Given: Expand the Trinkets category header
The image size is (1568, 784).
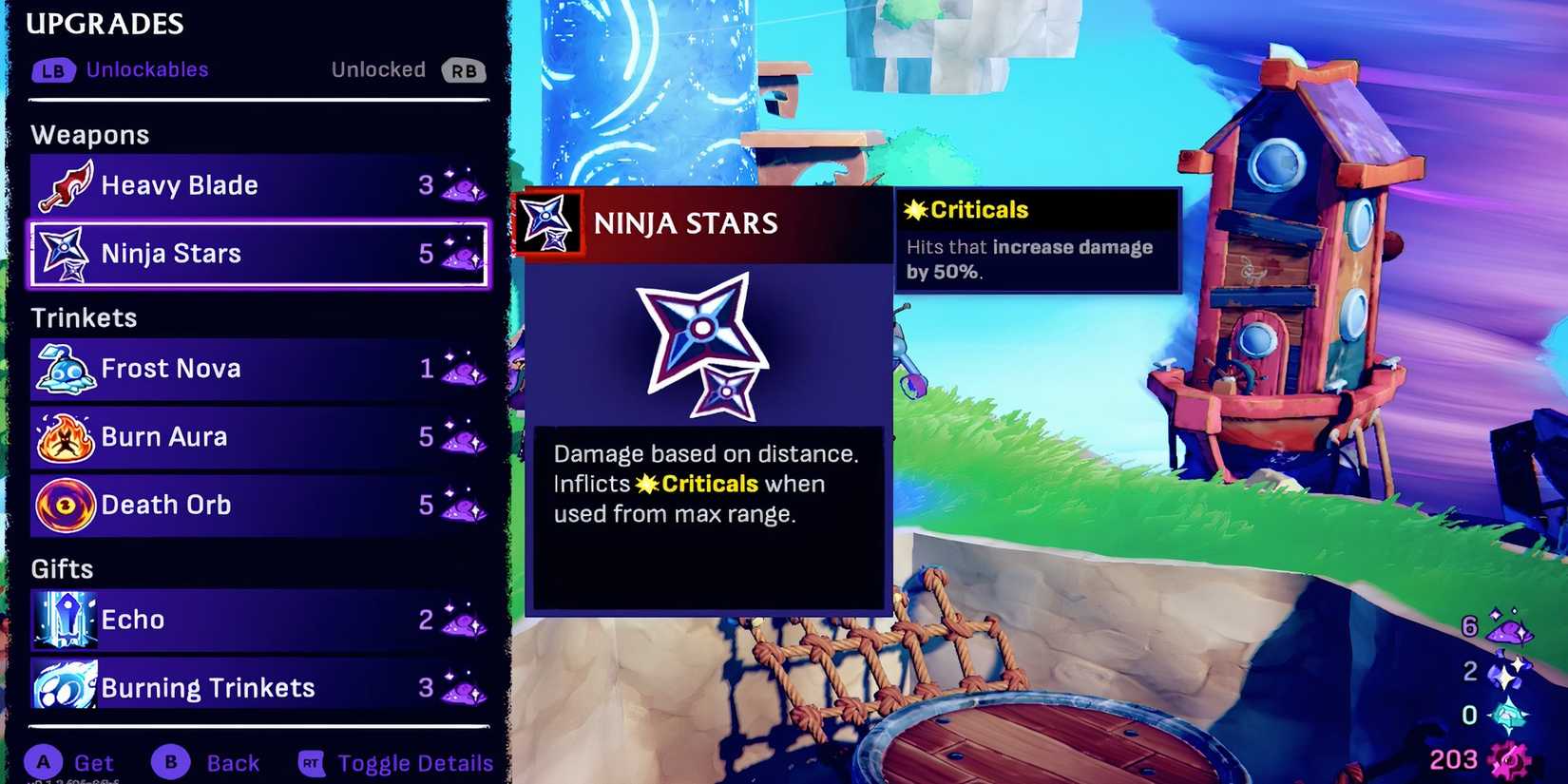Looking at the screenshot, I should [84, 317].
